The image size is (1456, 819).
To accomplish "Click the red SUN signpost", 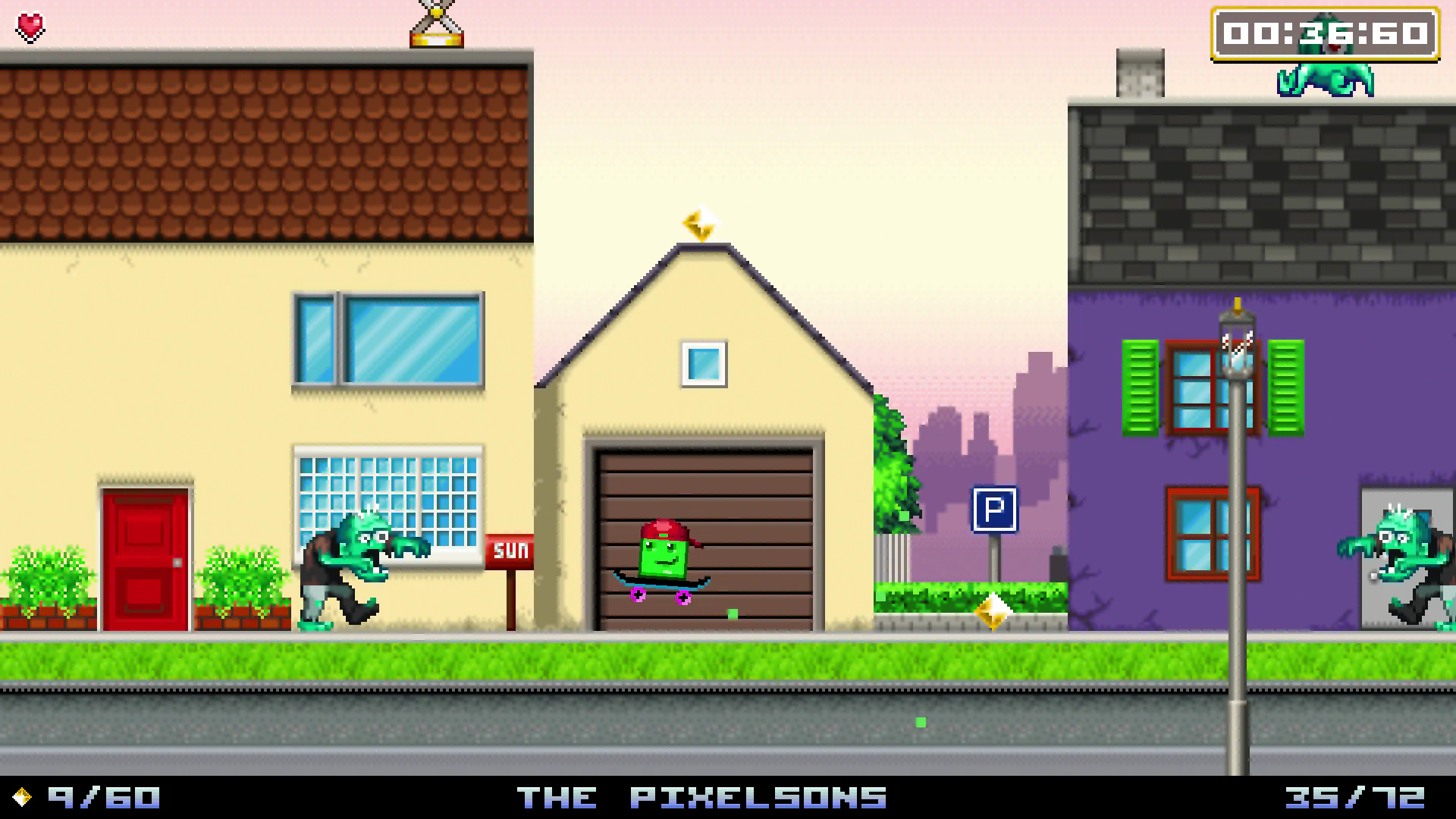I will (x=509, y=550).
